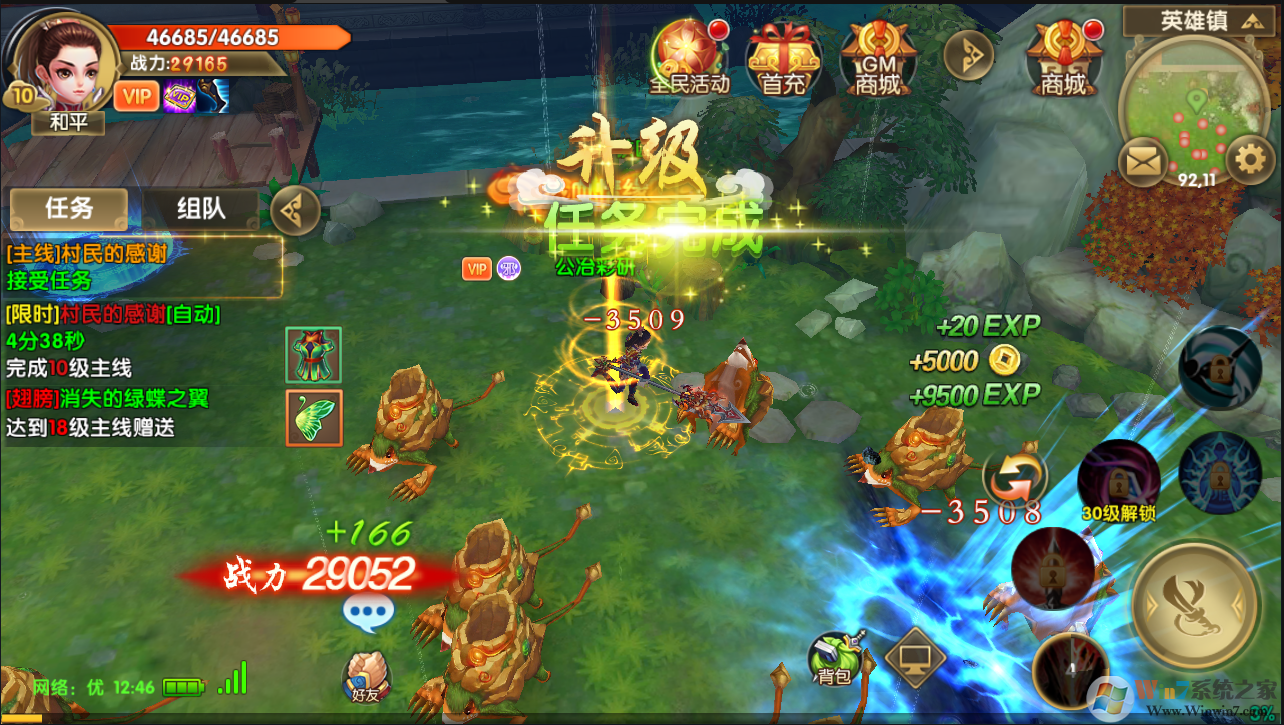Collapse the quest panel arrow button

coord(295,210)
